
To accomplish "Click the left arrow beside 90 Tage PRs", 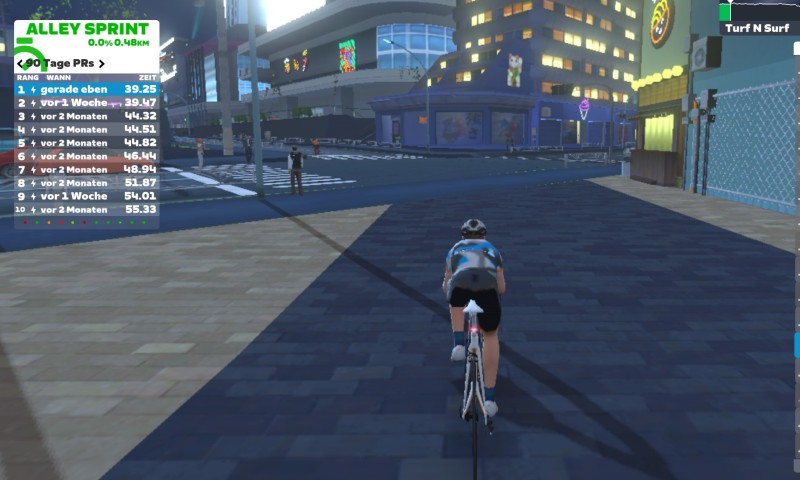I will pyautogui.click(x=21, y=63).
